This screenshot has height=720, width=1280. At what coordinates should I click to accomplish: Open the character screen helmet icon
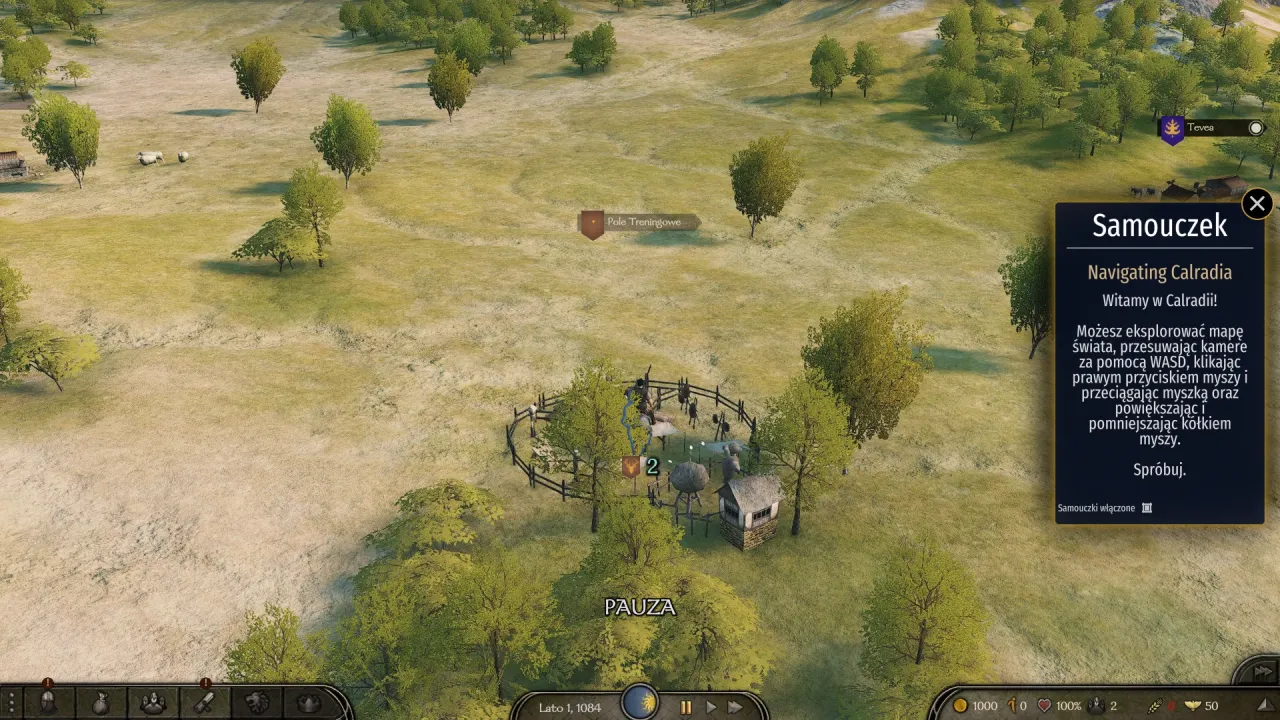click(x=47, y=703)
